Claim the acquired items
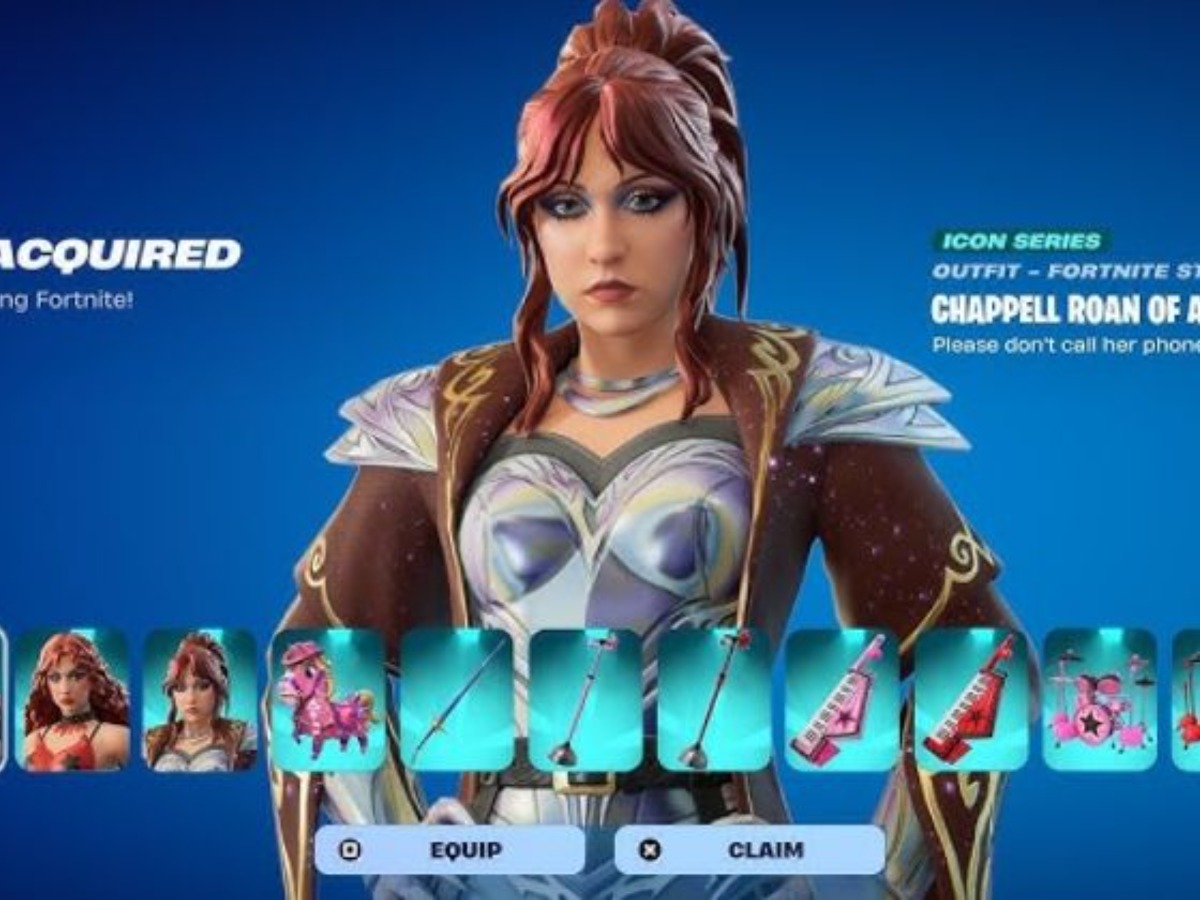This screenshot has width=1200, height=900. point(750,850)
